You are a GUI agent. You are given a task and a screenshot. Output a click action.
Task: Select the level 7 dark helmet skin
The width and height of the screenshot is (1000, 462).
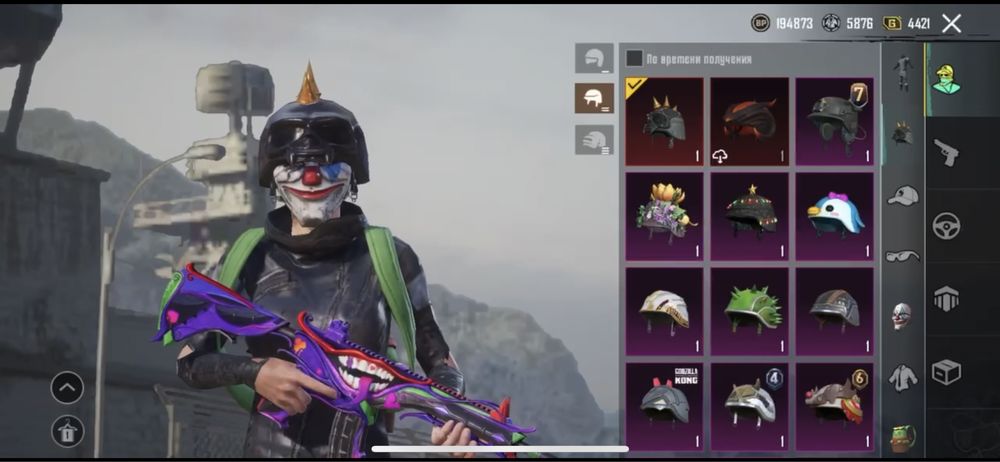[834, 122]
